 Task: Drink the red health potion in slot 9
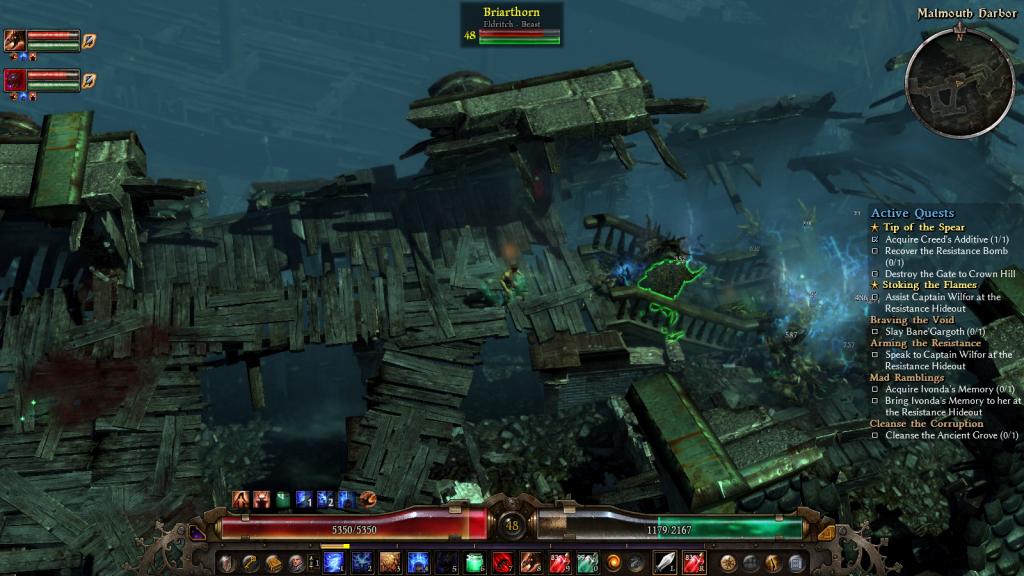tap(560, 563)
